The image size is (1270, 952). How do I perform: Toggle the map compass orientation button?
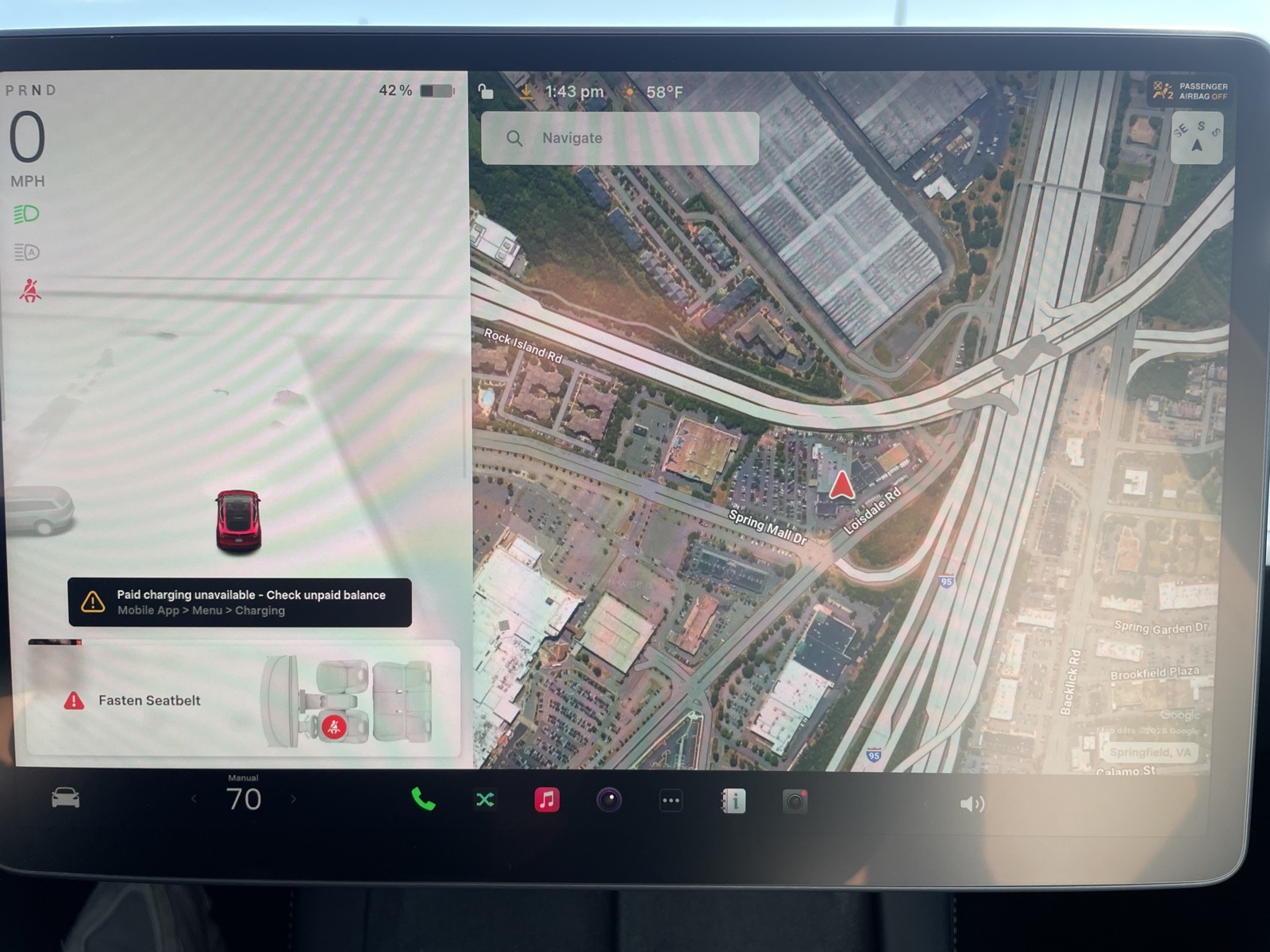pos(1197,137)
